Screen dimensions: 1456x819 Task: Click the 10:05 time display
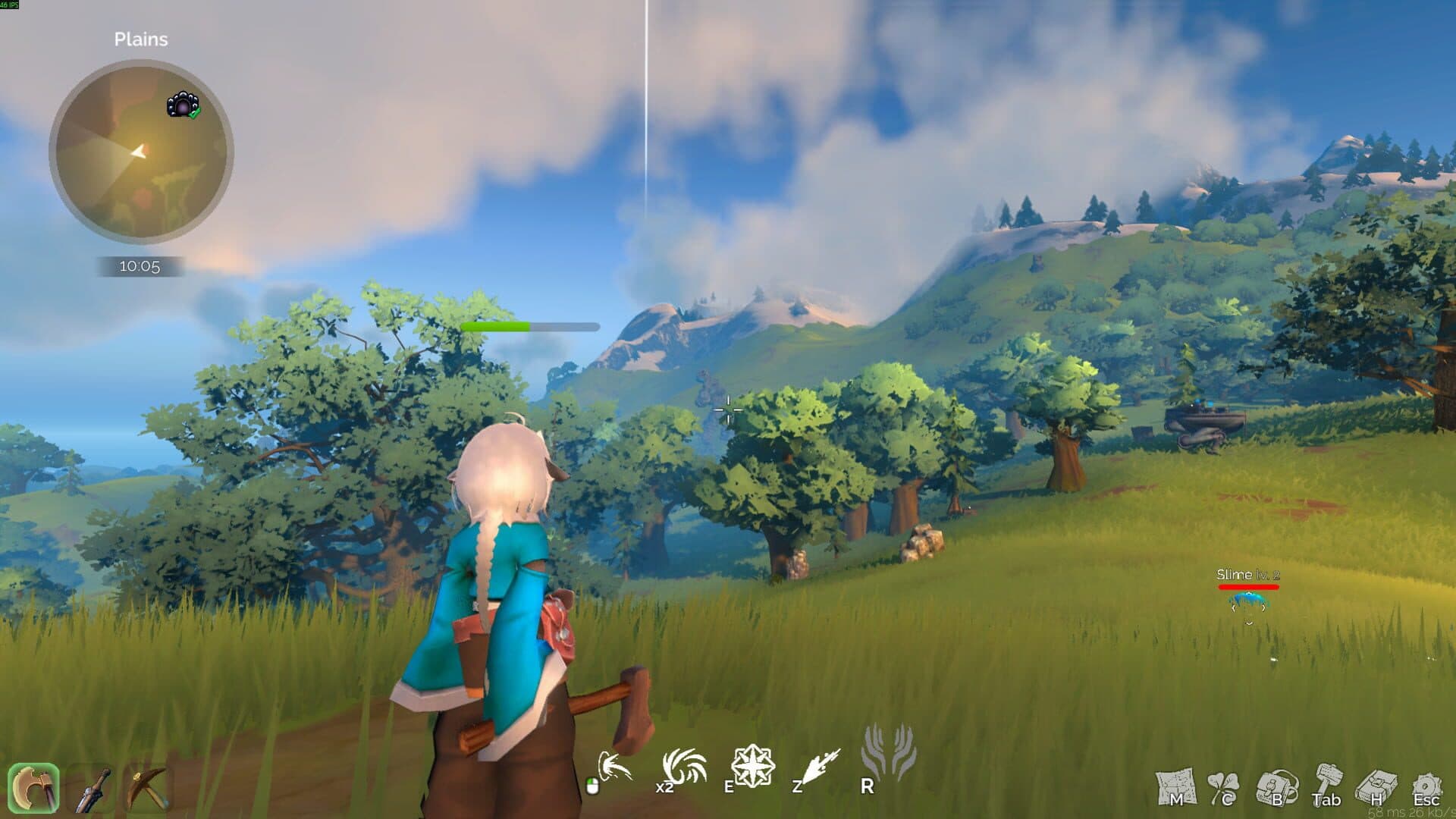coord(138,266)
